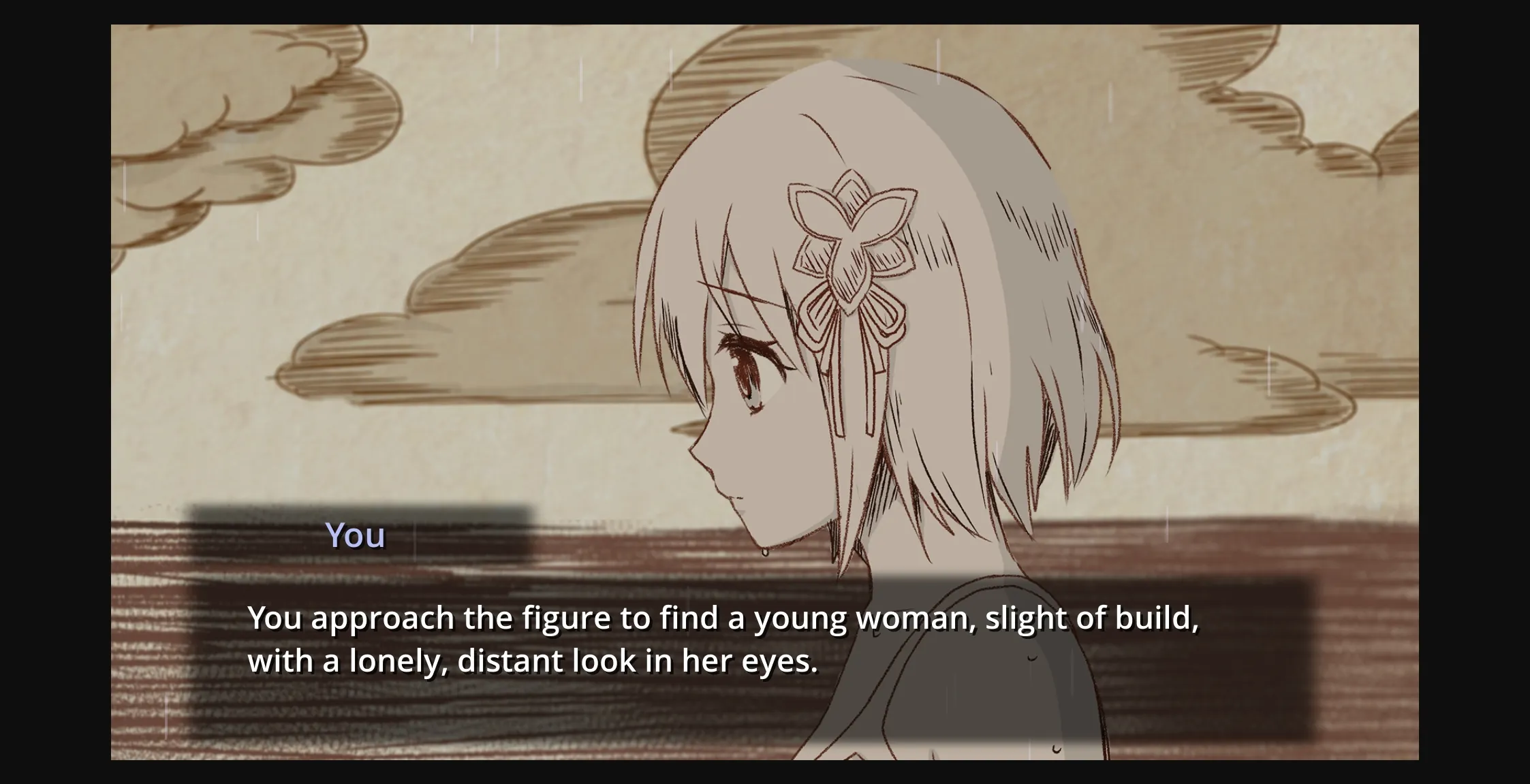
Task: Select the speaker name label "You"
Action: (x=355, y=536)
